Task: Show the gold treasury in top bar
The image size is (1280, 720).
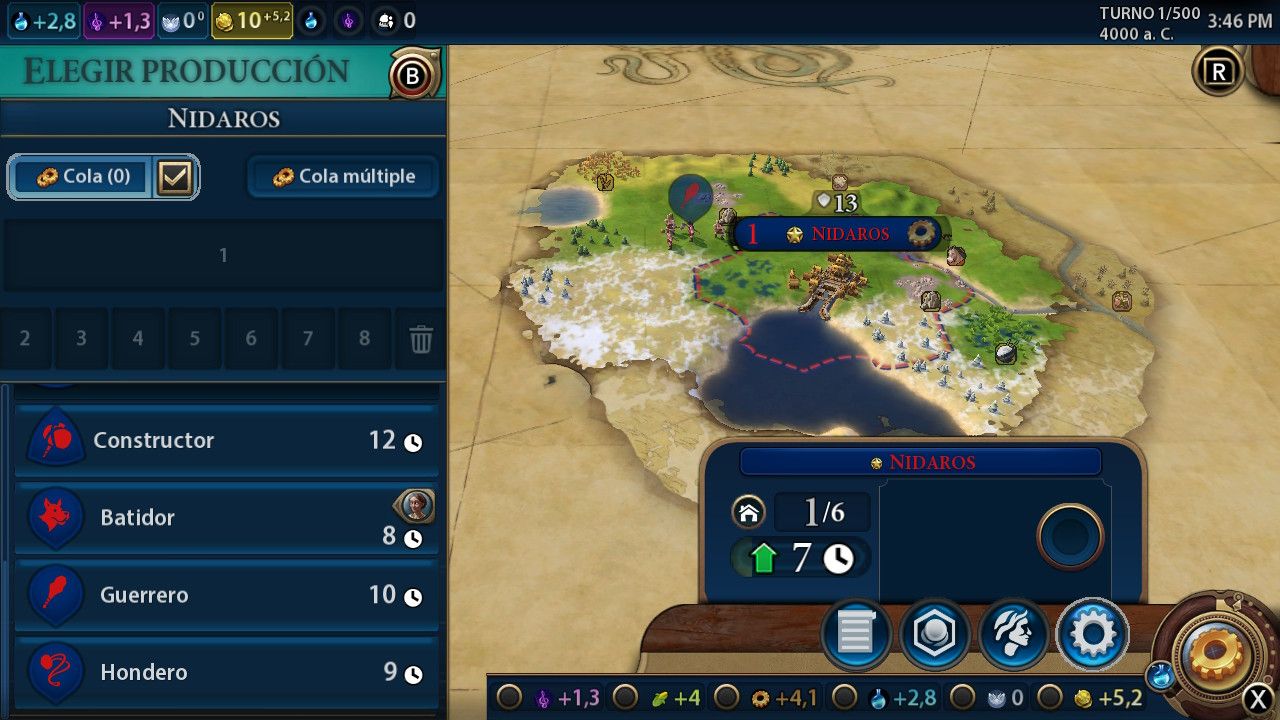Action: 251,20
